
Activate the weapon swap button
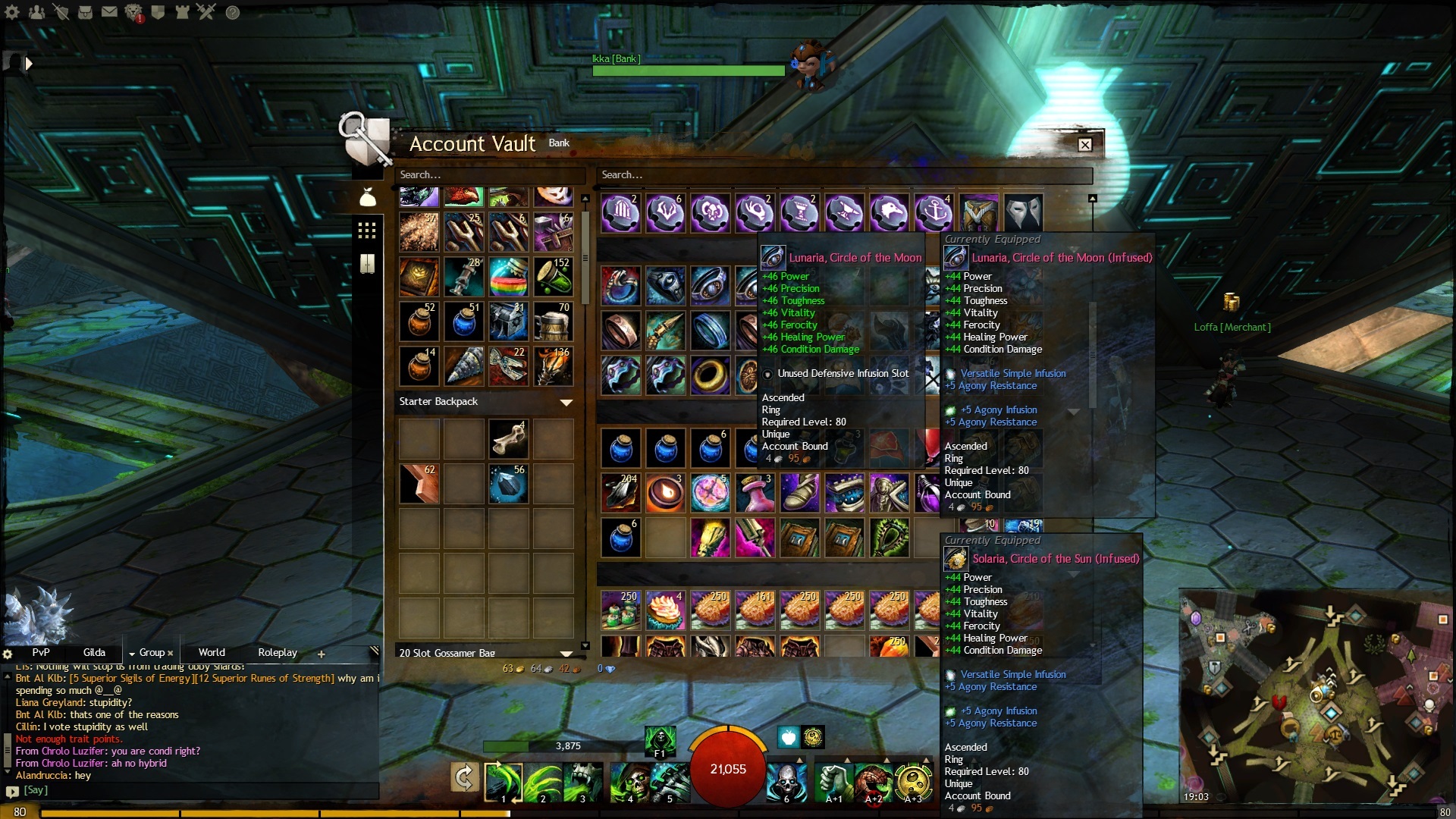[464, 777]
